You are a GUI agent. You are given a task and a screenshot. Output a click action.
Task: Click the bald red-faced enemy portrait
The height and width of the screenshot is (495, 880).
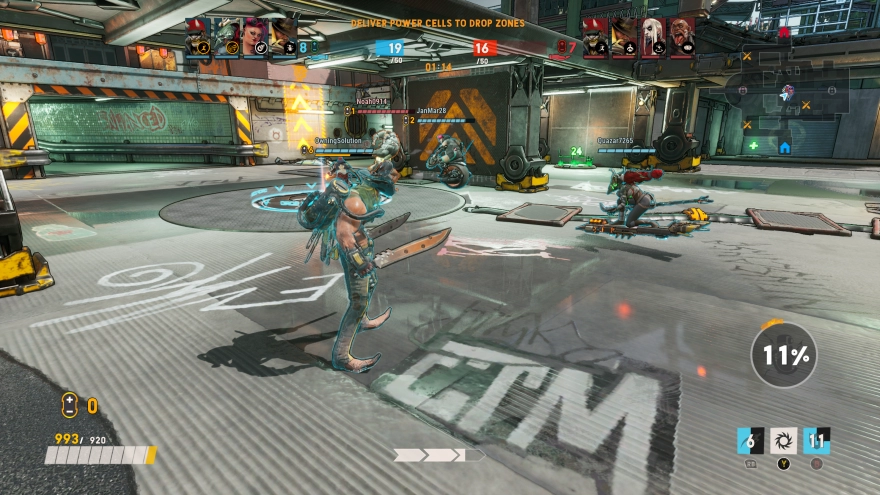(x=683, y=37)
